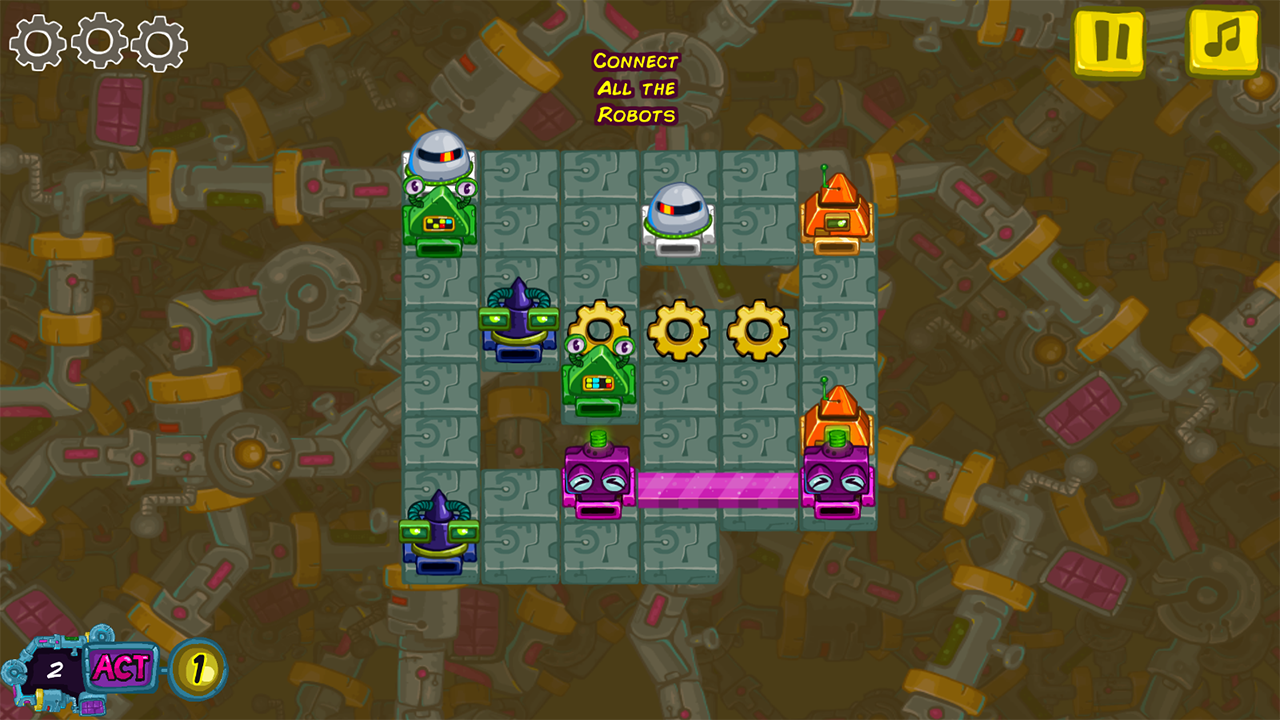
Task: Pick up the leftmost yellow gear on the grid
Action: [x=600, y=328]
